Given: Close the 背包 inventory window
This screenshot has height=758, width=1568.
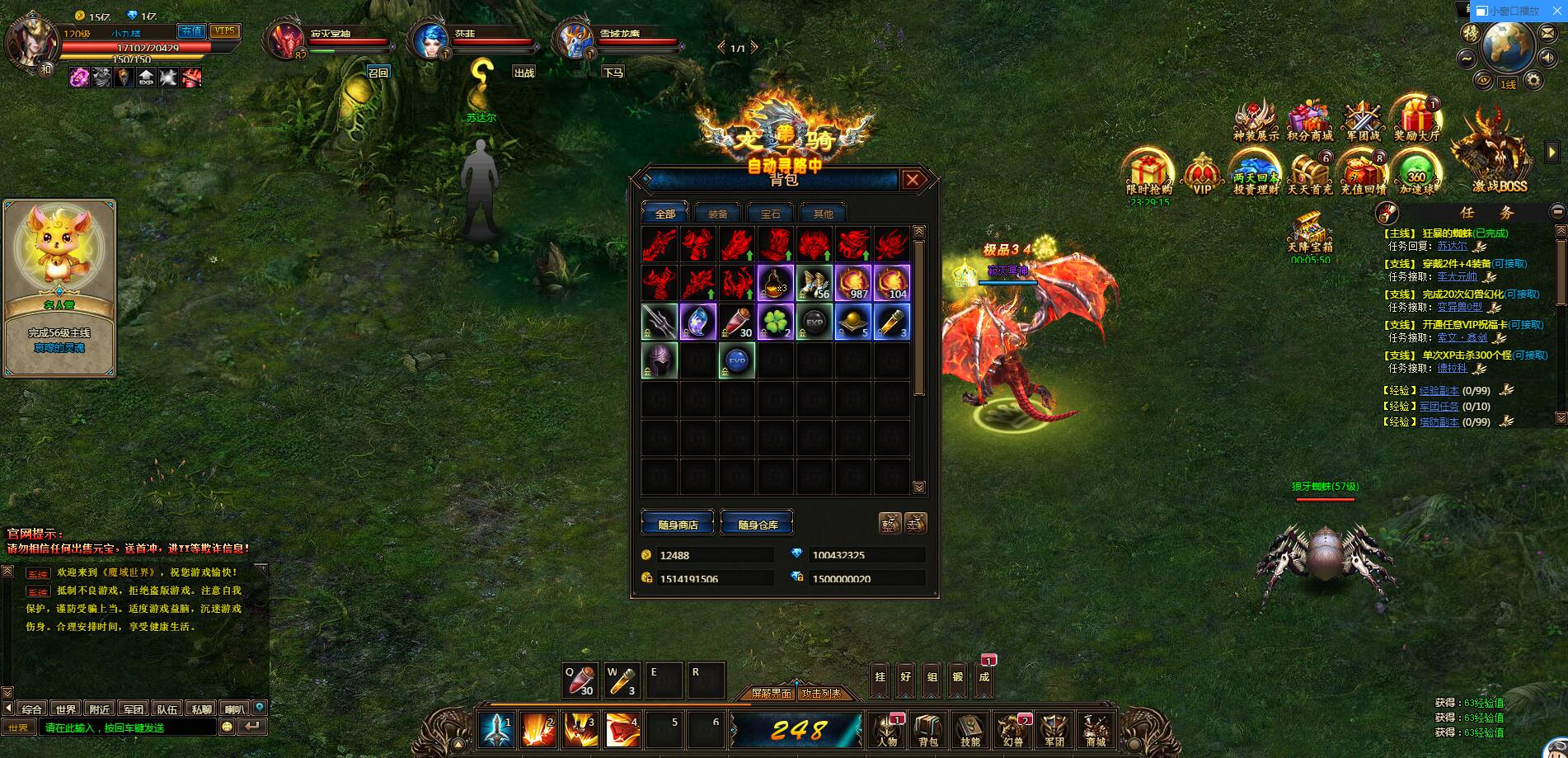Looking at the screenshot, I should coord(913,180).
